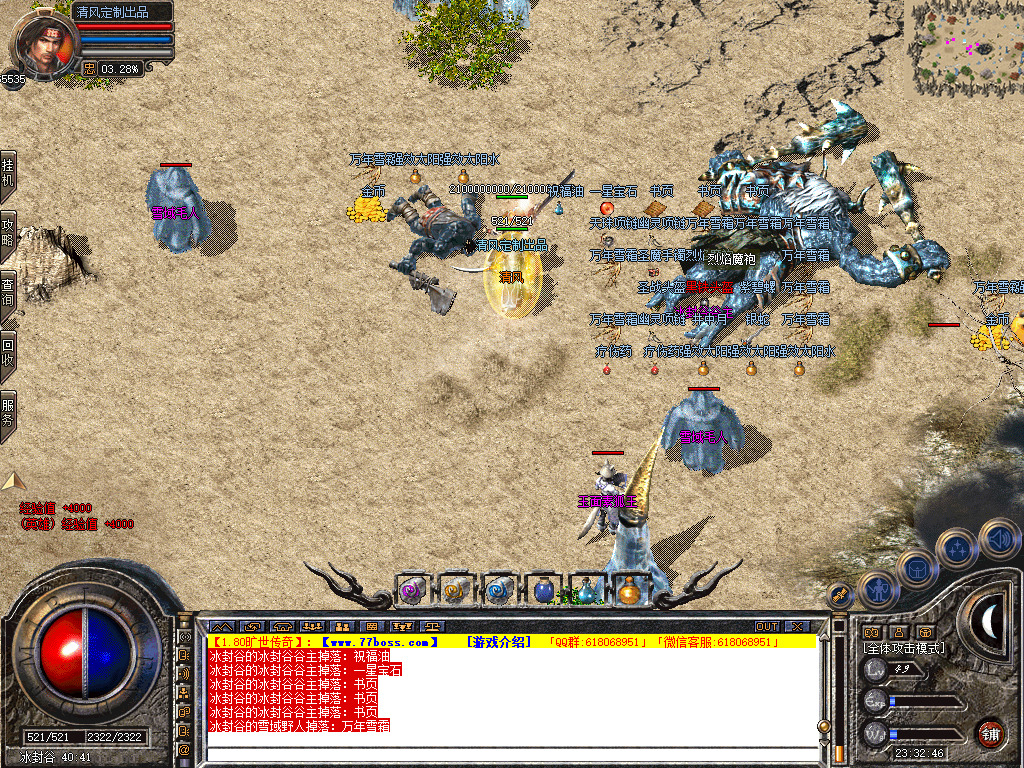Open the 铺 shop round button
The image size is (1024, 768).
[x=990, y=734]
